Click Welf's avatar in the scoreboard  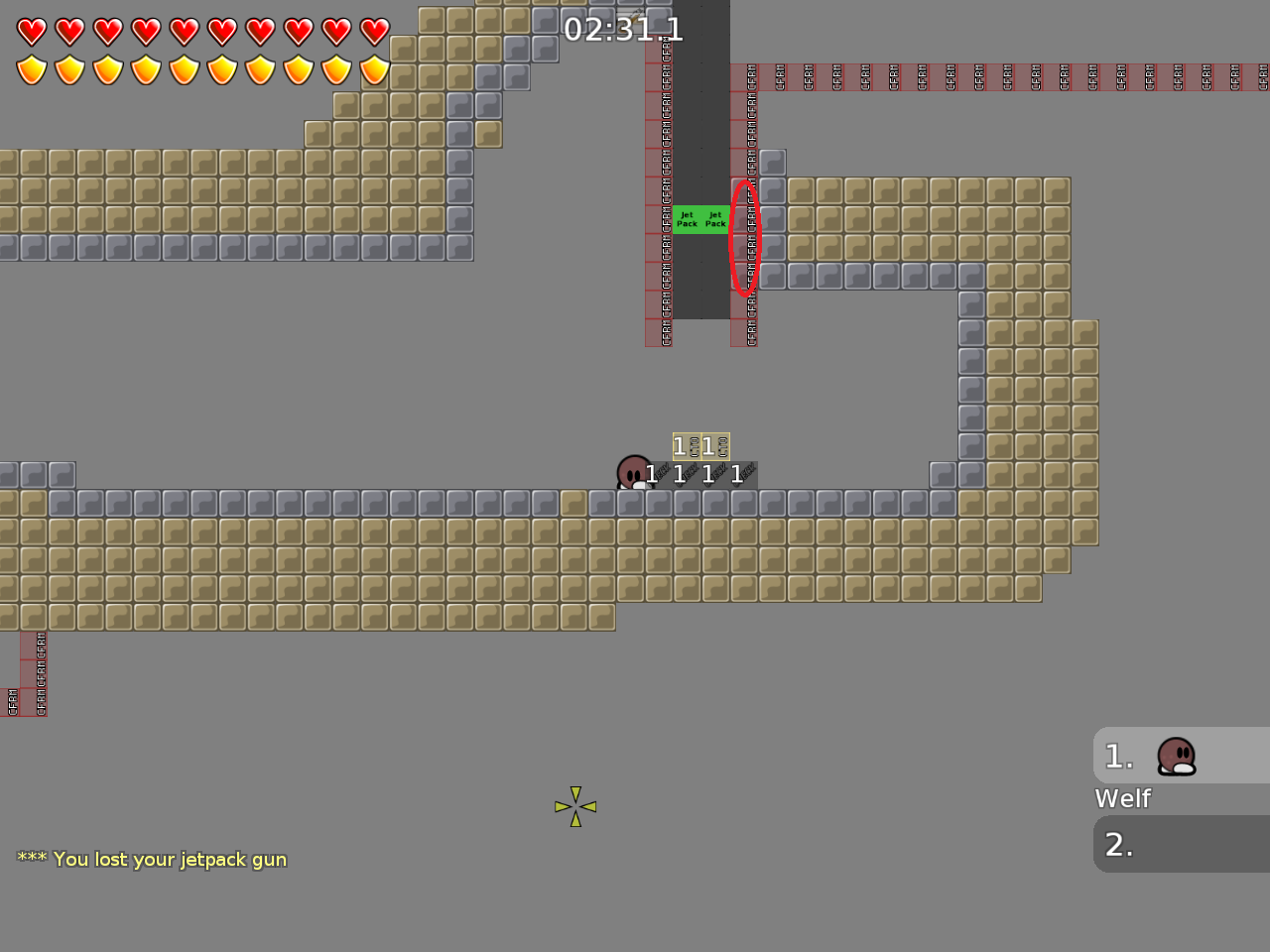(x=1176, y=755)
